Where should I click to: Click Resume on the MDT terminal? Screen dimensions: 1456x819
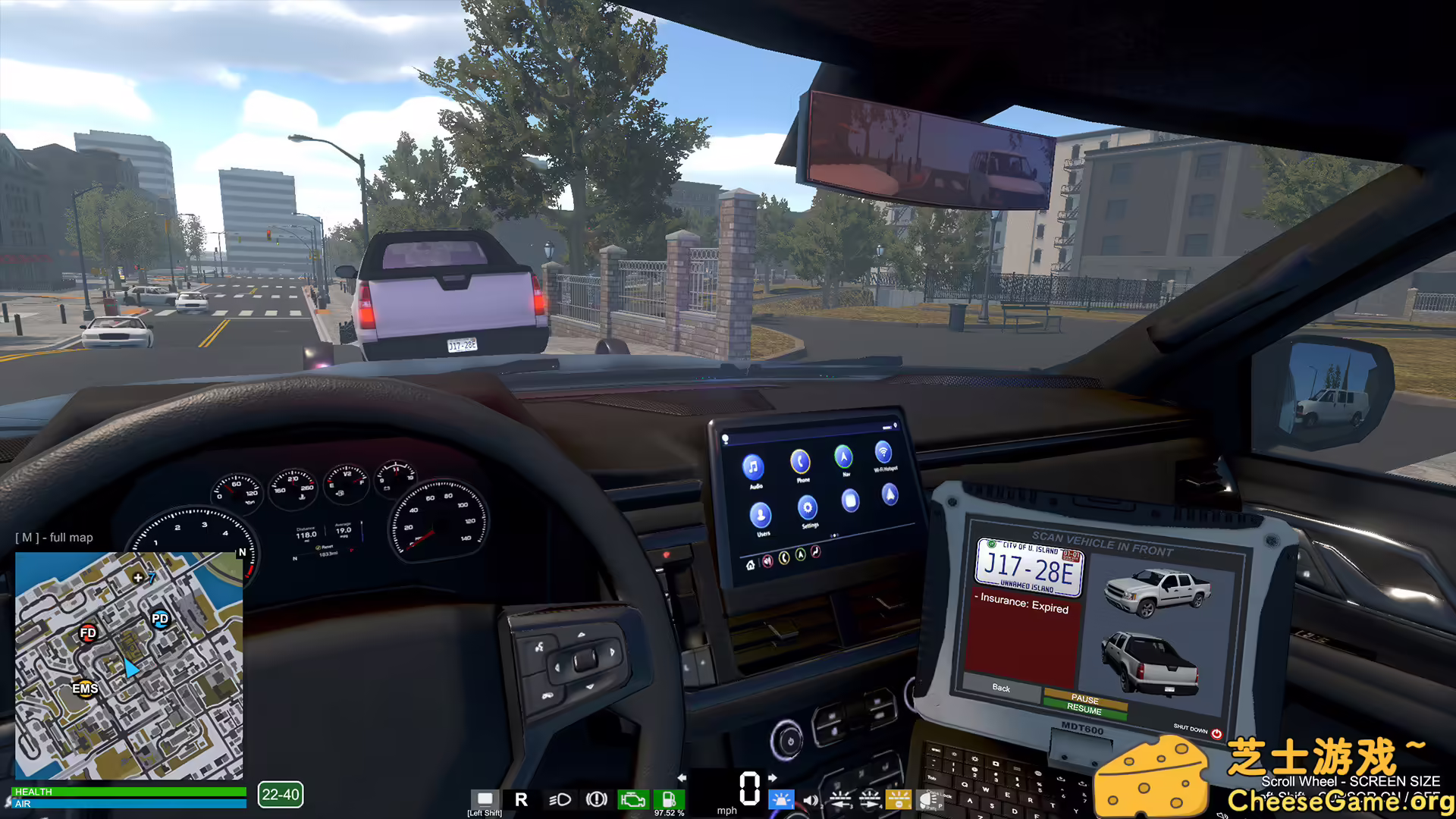(1086, 711)
